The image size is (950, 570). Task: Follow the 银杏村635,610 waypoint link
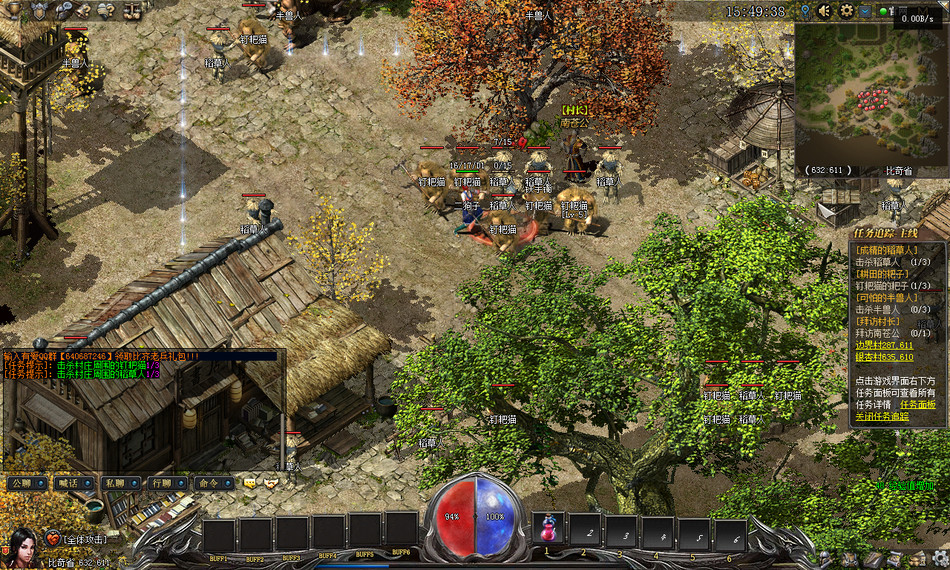(x=884, y=357)
